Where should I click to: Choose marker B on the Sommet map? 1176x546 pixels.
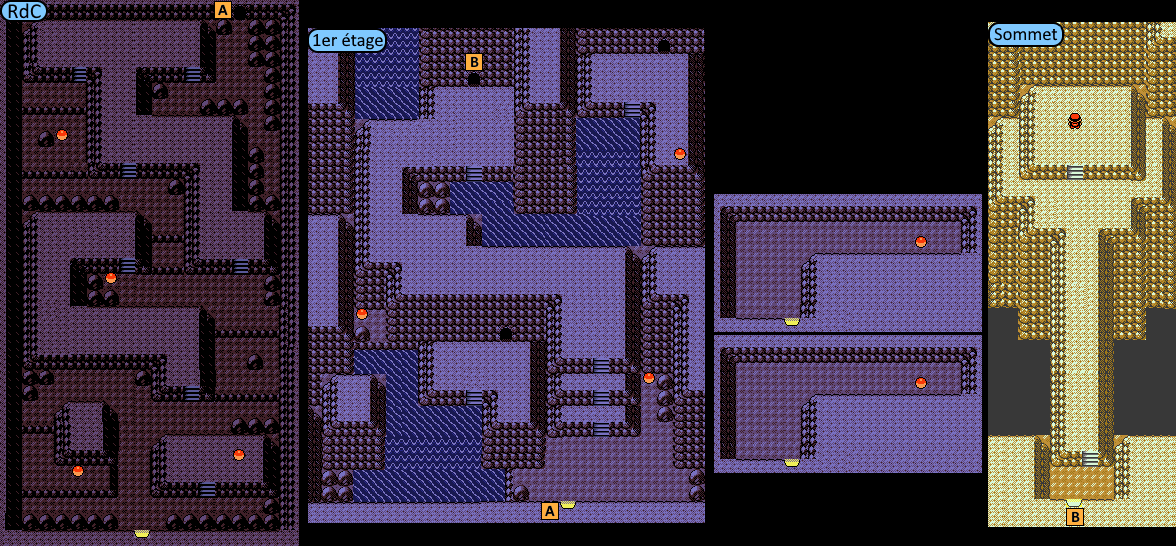click(x=1075, y=517)
